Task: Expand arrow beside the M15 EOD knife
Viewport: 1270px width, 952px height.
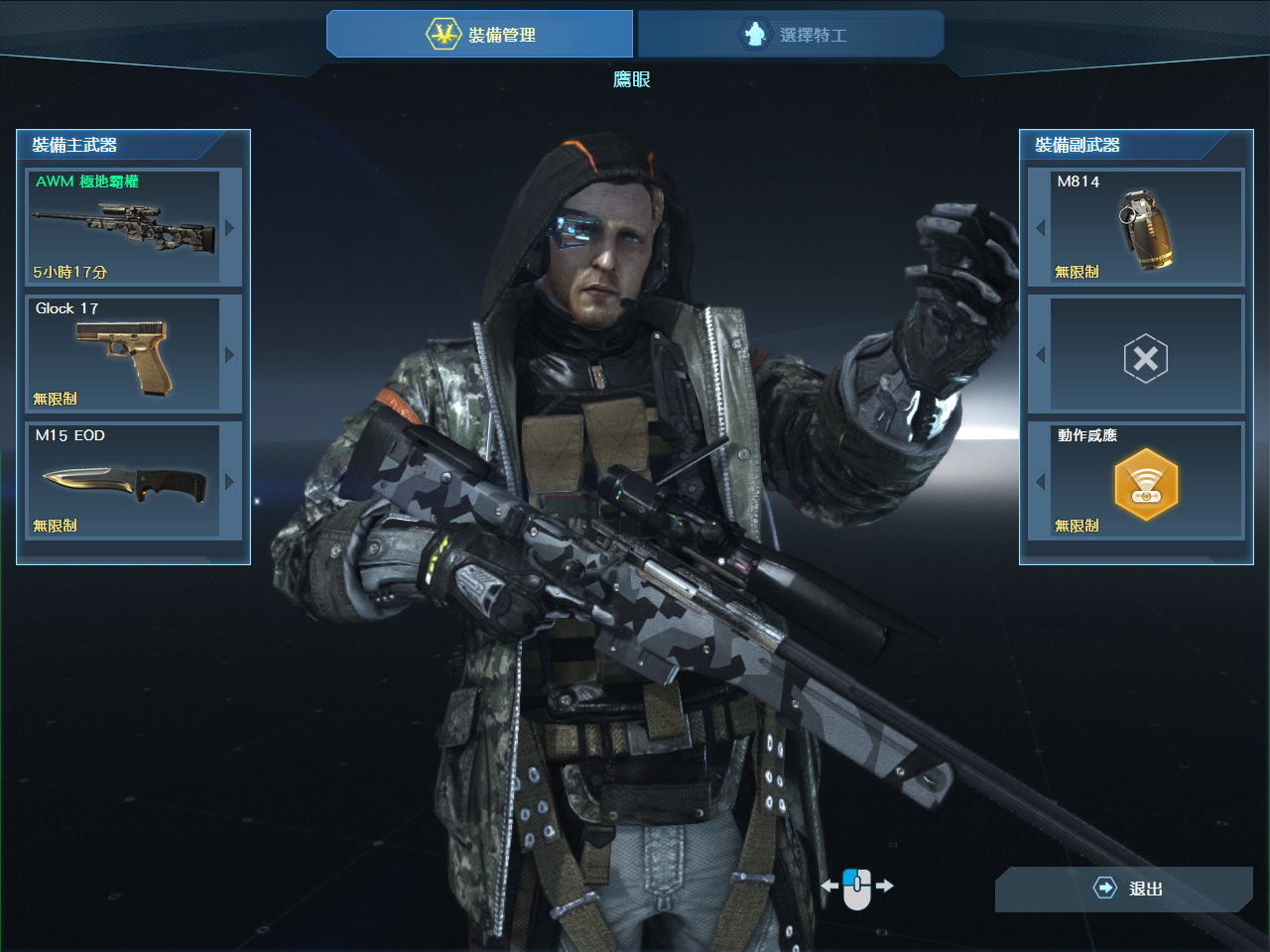Action: pos(230,482)
